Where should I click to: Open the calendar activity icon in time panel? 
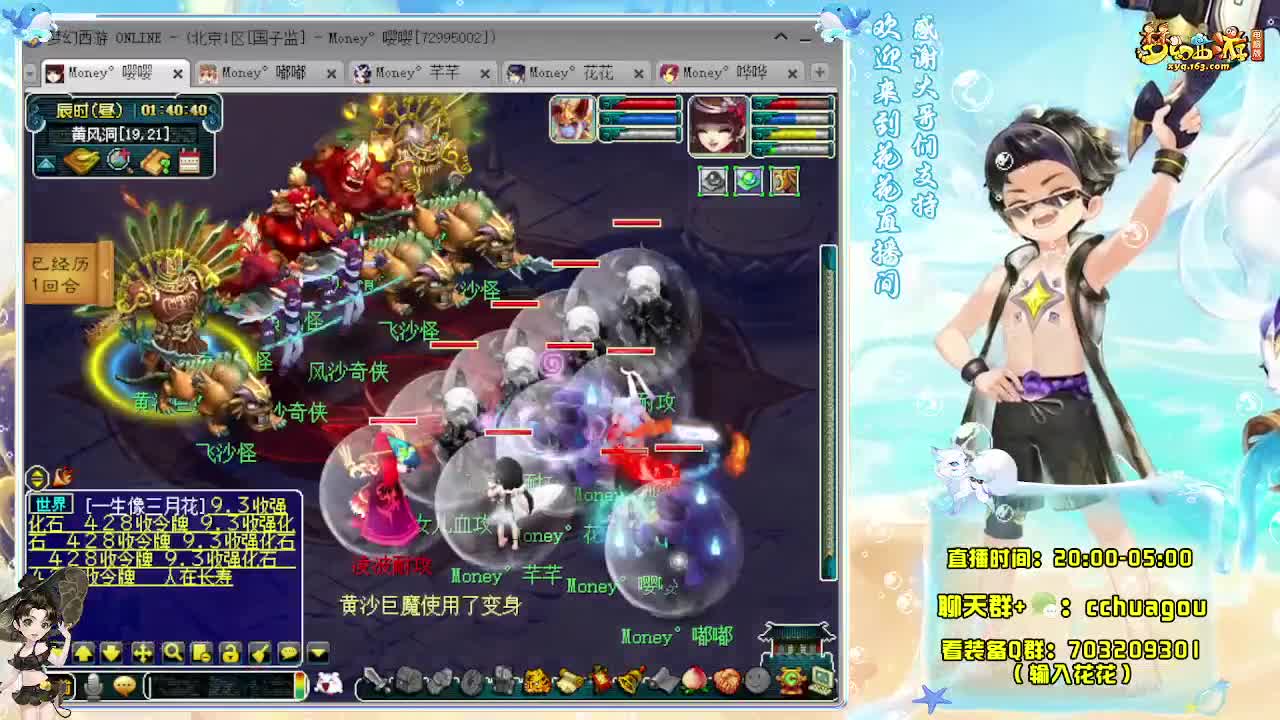point(189,161)
